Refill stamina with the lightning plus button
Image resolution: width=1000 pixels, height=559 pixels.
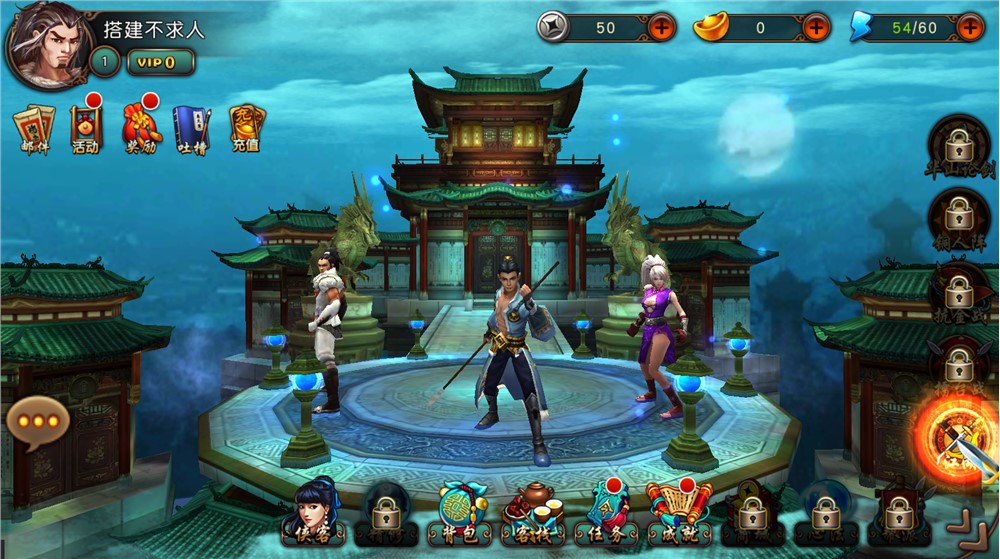tap(970, 27)
